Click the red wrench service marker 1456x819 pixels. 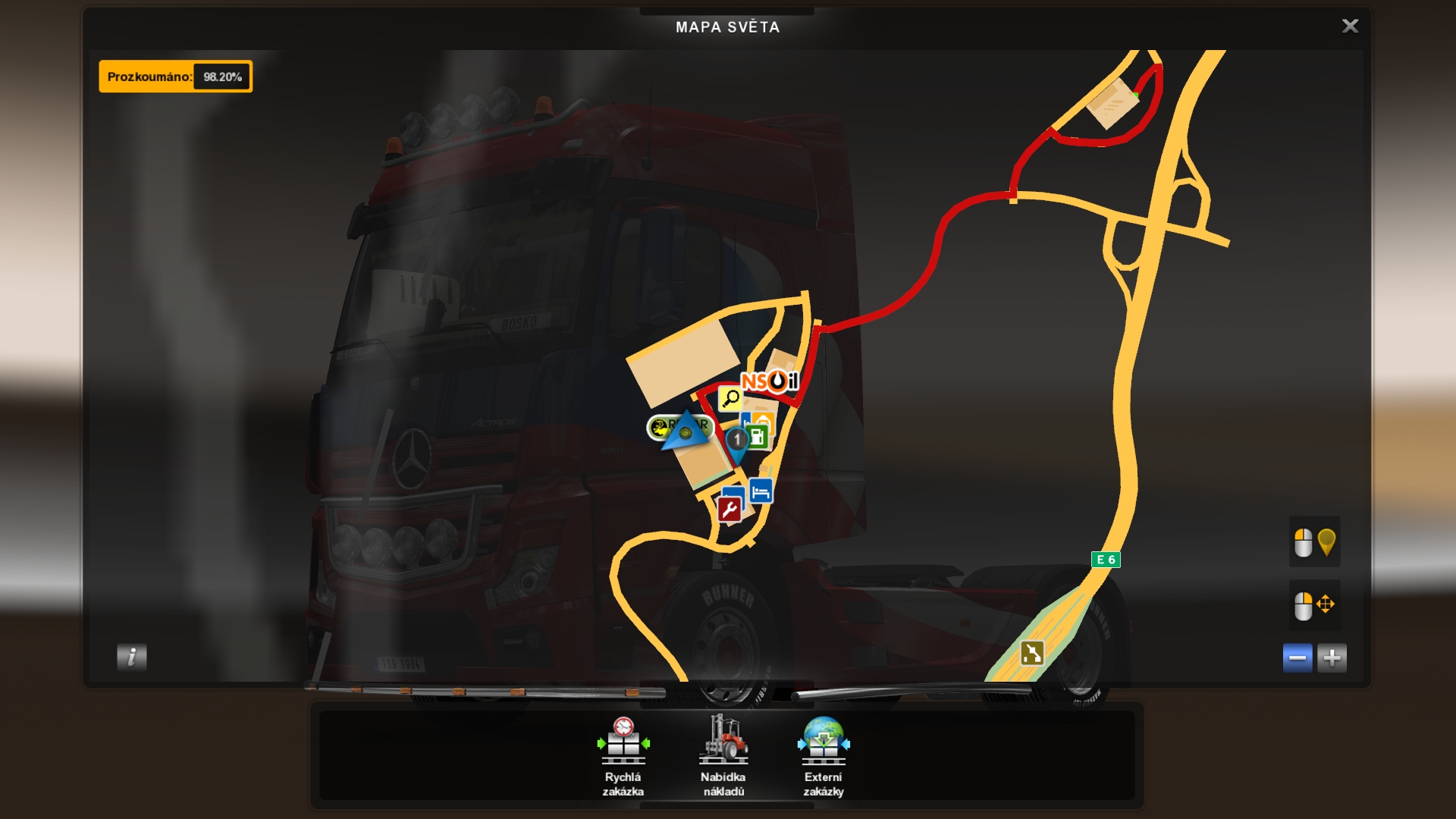click(730, 510)
